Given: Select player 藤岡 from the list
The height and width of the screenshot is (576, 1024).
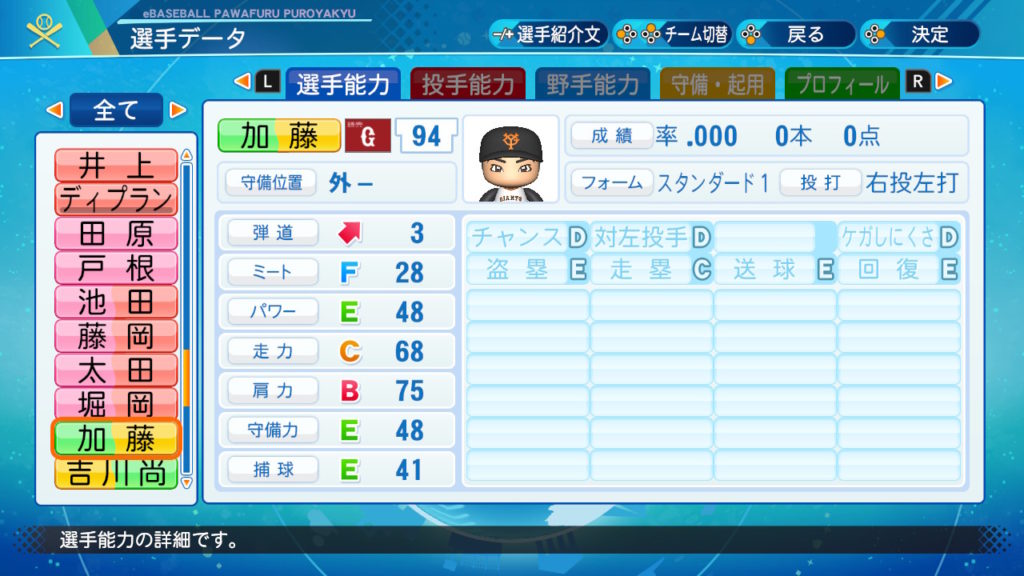Looking at the screenshot, I should [x=116, y=336].
